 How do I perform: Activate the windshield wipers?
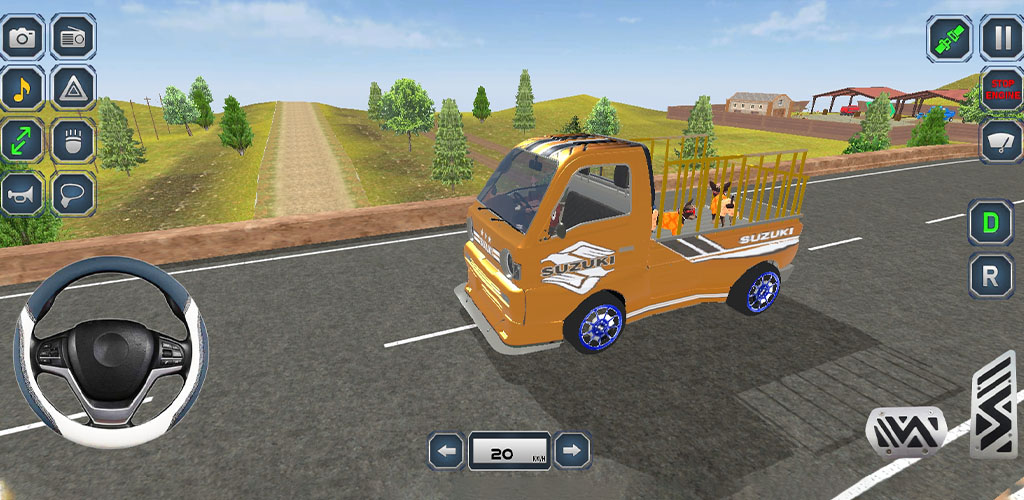(x=1000, y=141)
